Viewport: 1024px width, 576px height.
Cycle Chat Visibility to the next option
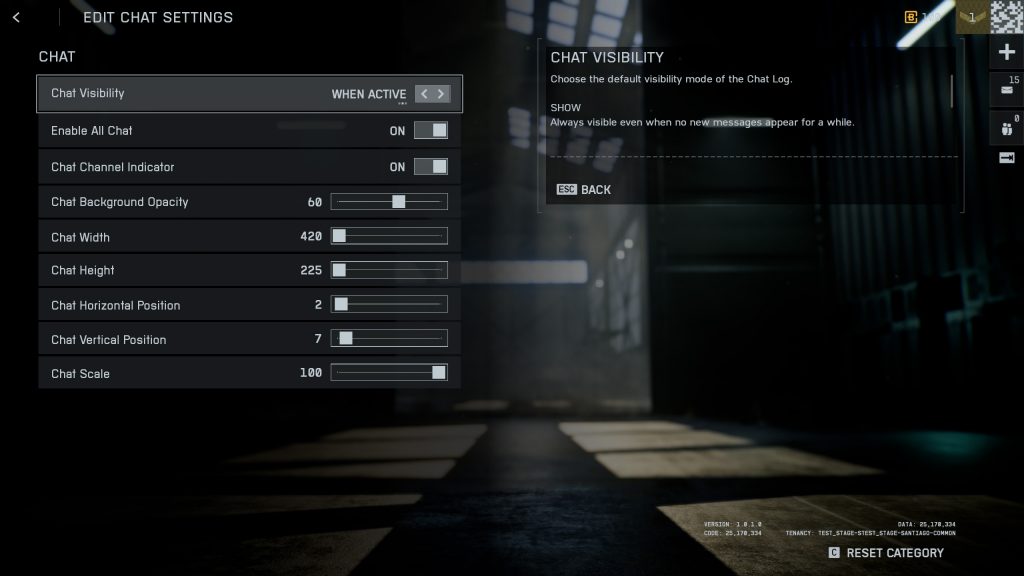point(441,94)
